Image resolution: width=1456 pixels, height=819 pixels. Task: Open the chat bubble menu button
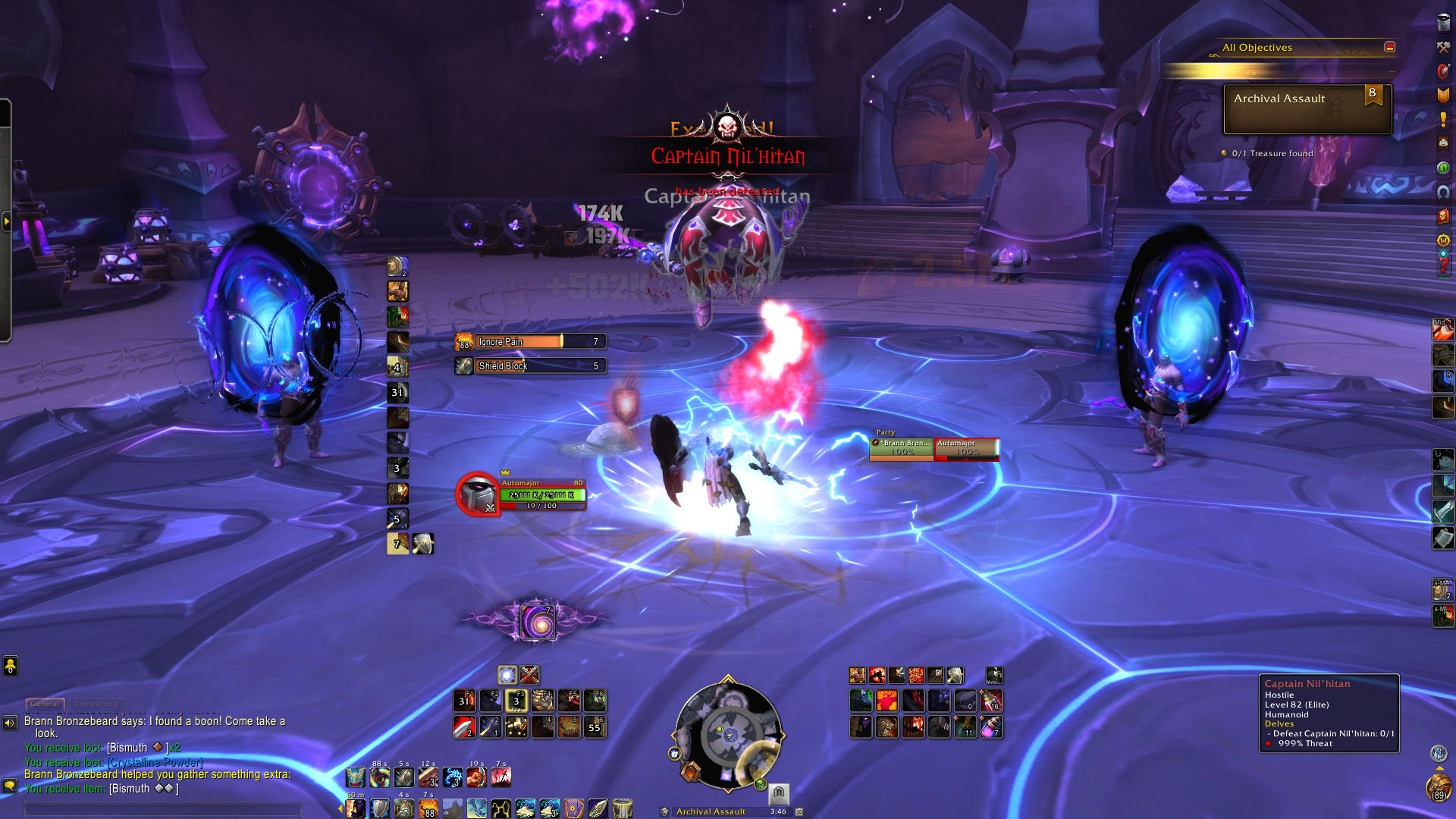pyautogui.click(x=10, y=786)
